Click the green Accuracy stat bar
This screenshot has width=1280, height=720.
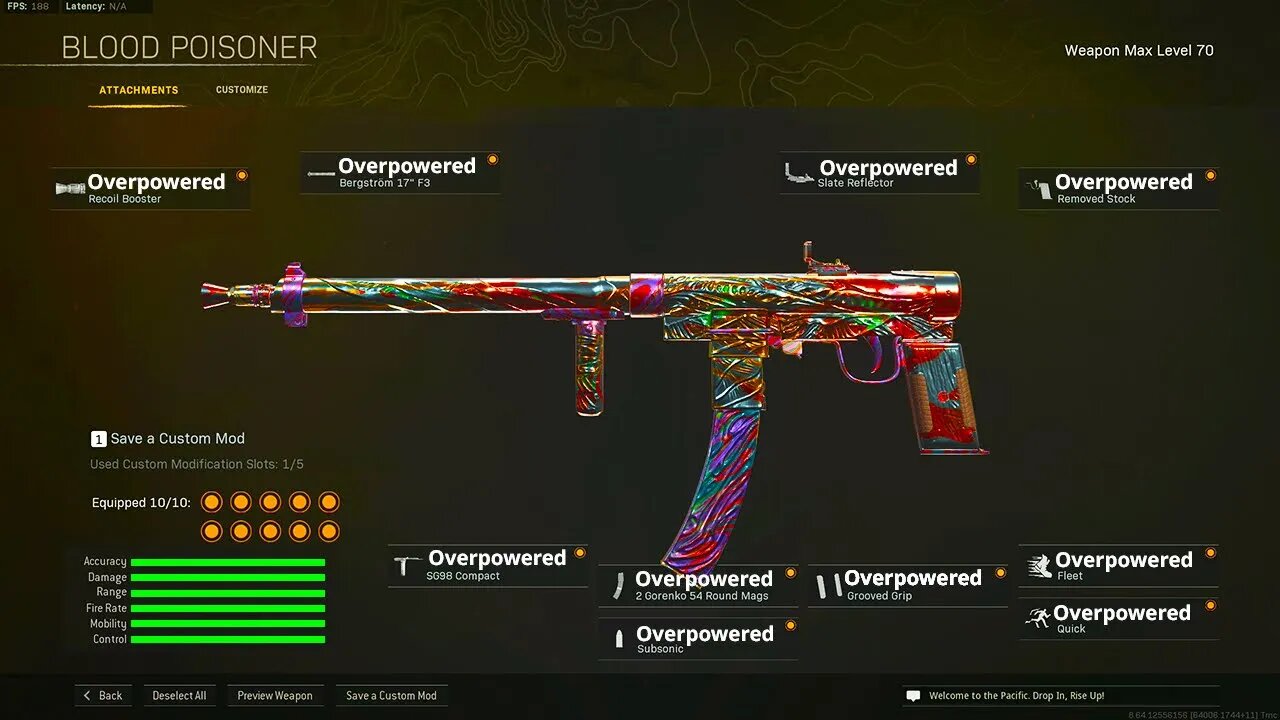tap(228, 561)
